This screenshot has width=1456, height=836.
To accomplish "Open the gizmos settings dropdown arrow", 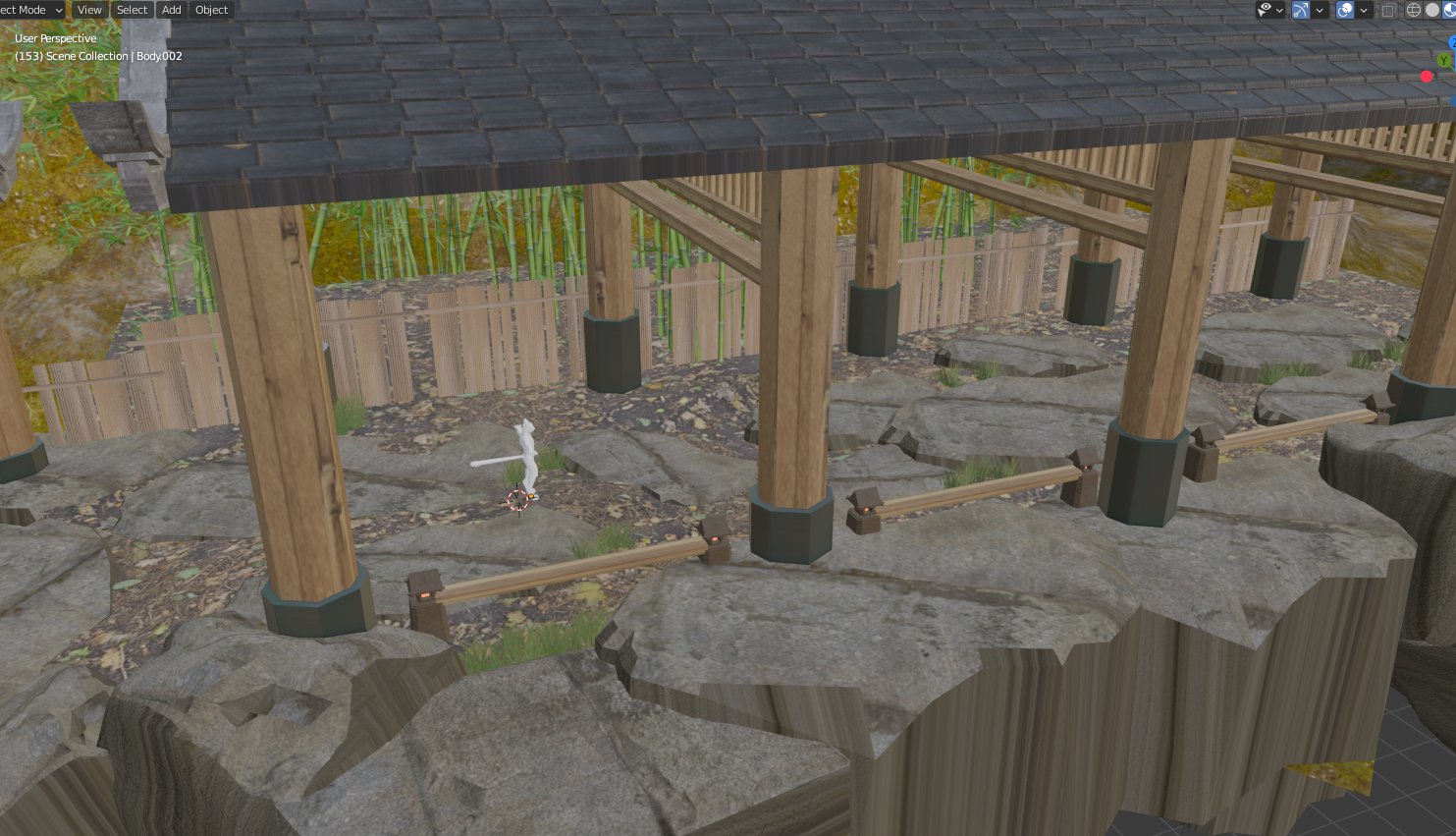I will click(x=1320, y=10).
